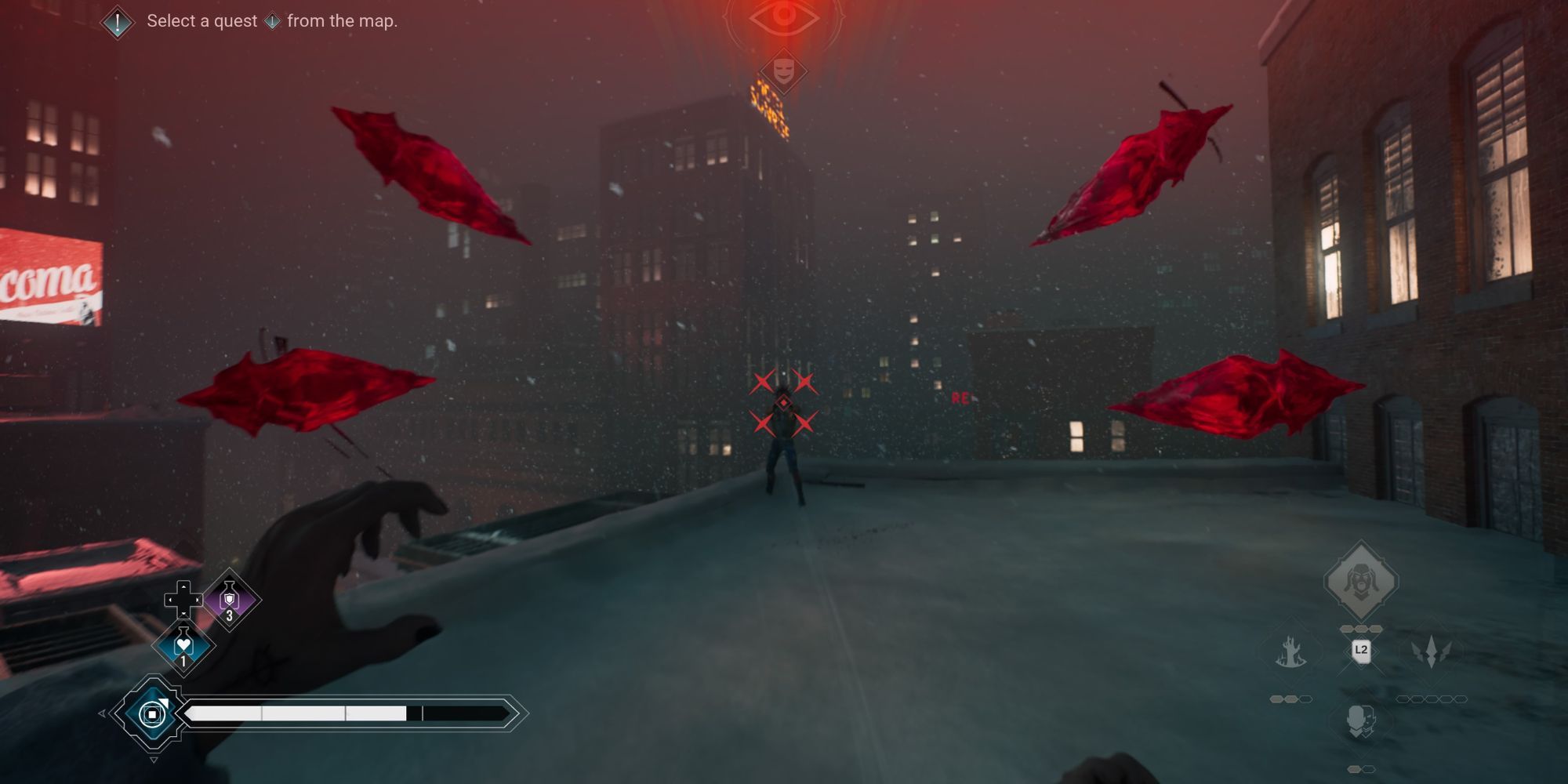Click the red eye detection indicator
The width and height of the screenshot is (1568, 784).
783,16
